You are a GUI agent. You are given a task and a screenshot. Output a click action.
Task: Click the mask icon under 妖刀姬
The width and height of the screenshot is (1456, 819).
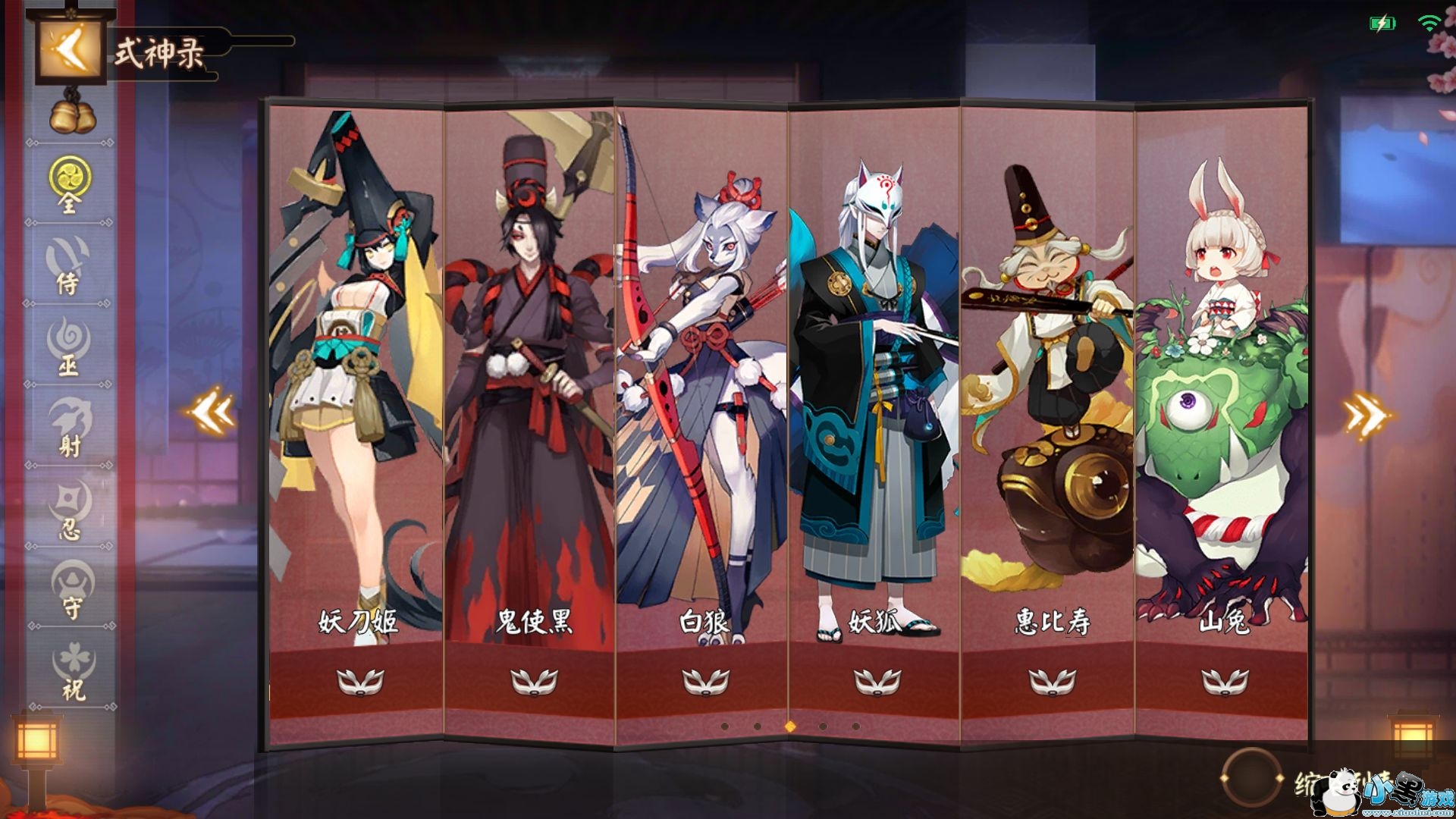pos(360,682)
